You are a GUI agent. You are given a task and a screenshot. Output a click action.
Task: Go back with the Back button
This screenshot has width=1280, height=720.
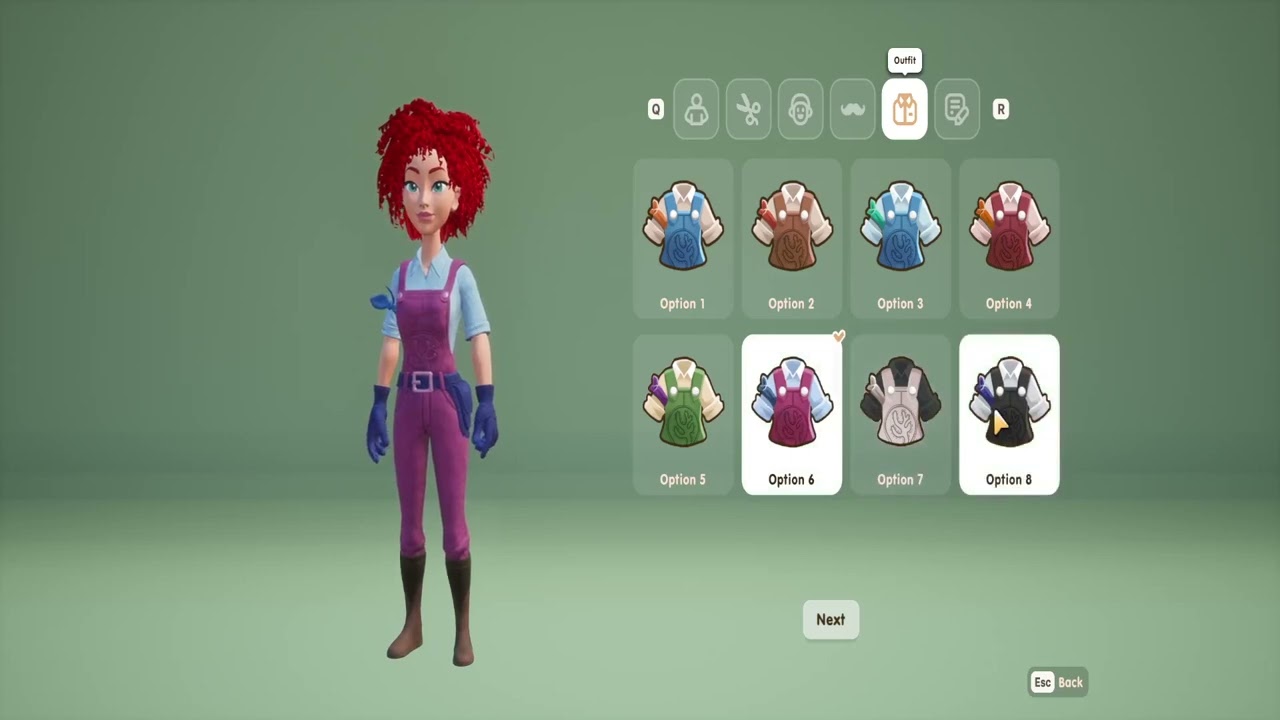click(1058, 682)
